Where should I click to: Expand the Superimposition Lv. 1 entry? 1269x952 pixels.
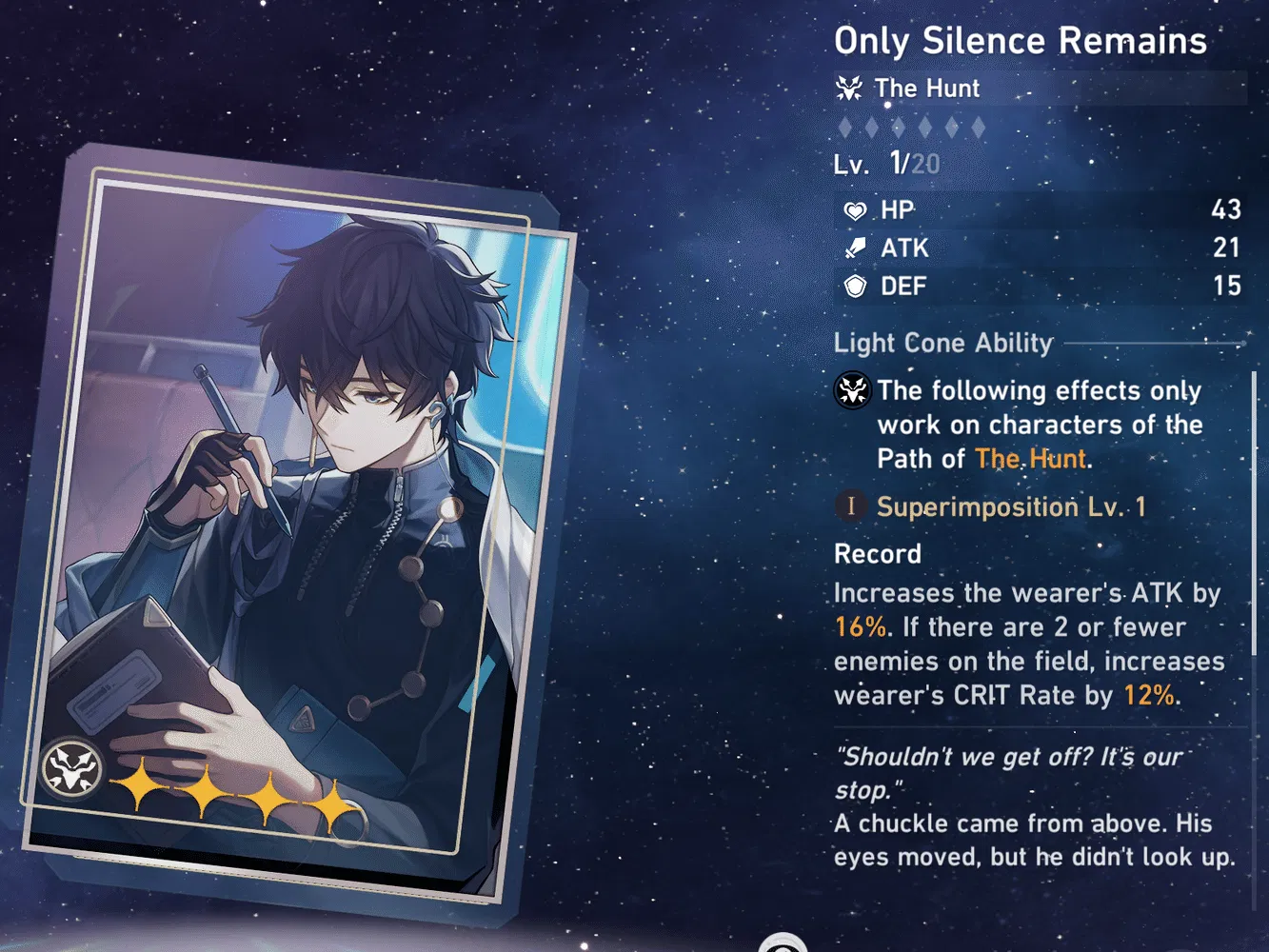pos(1012,506)
